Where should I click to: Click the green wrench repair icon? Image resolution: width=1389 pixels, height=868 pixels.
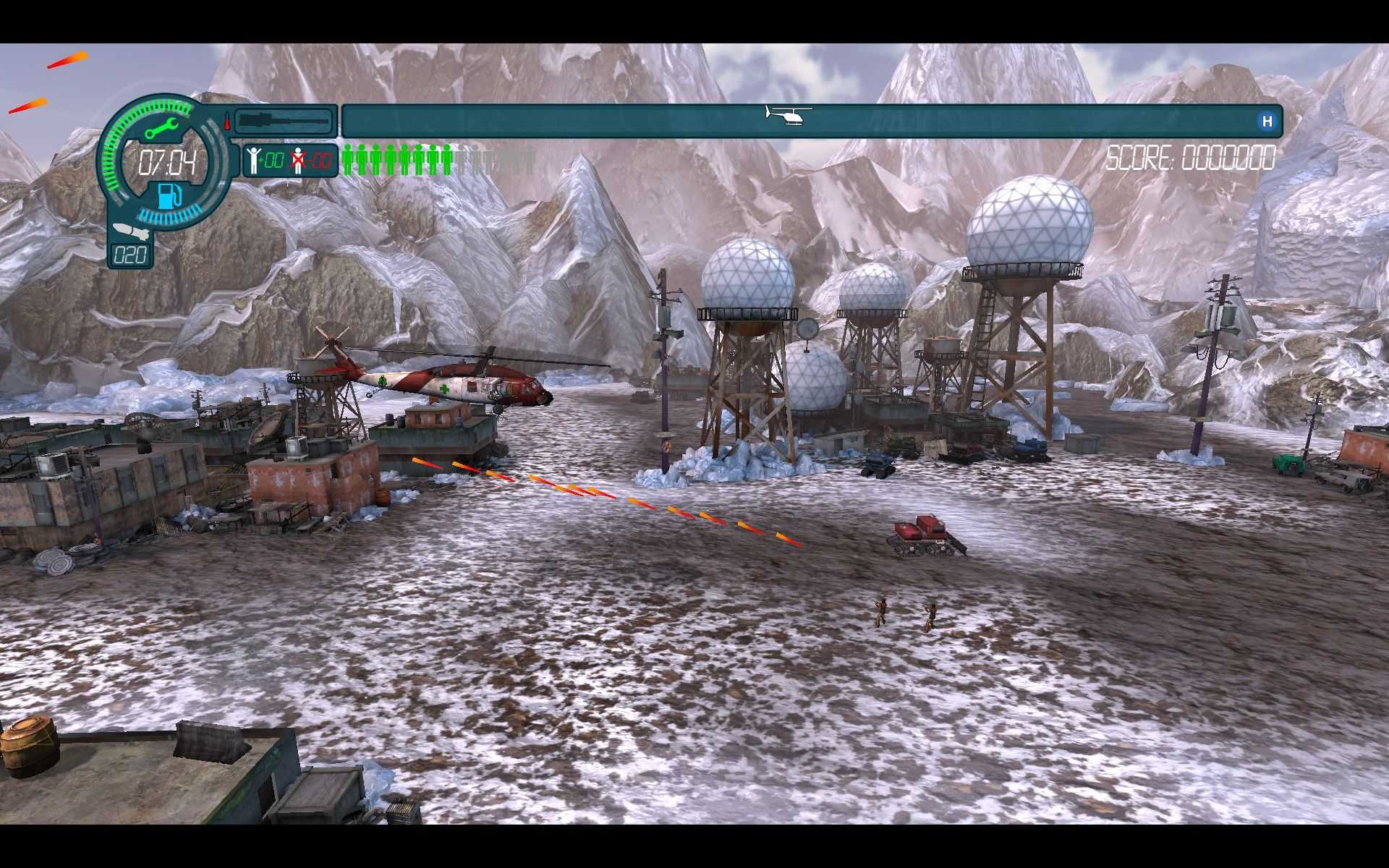[x=162, y=129]
